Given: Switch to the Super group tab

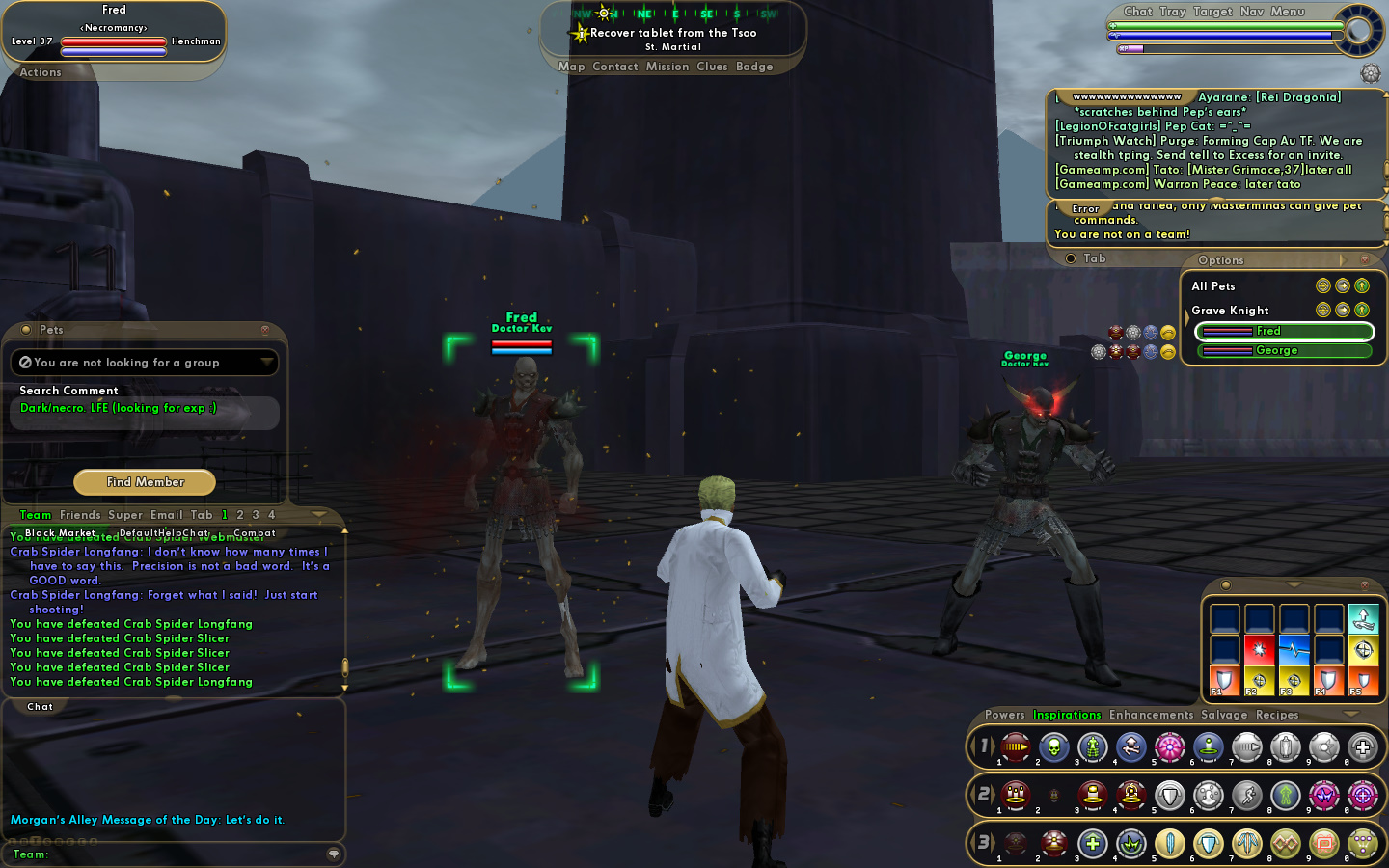Looking at the screenshot, I should pyautogui.click(x=125, y=515).
